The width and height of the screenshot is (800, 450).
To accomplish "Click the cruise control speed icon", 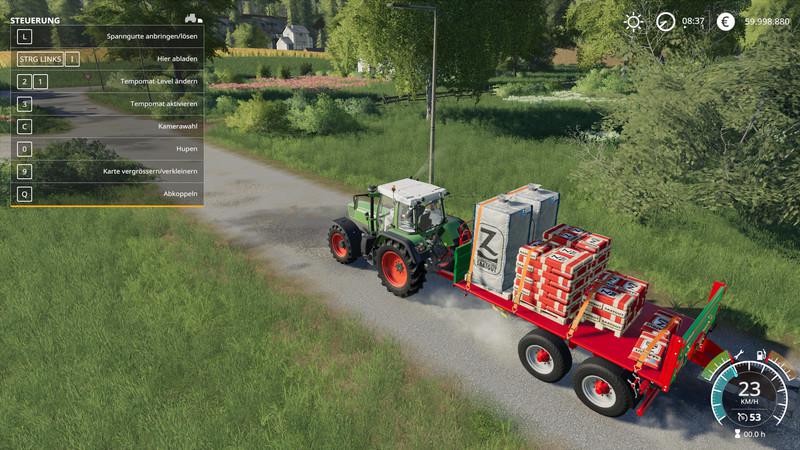I will pyautogui.click(x=742, y=417).
